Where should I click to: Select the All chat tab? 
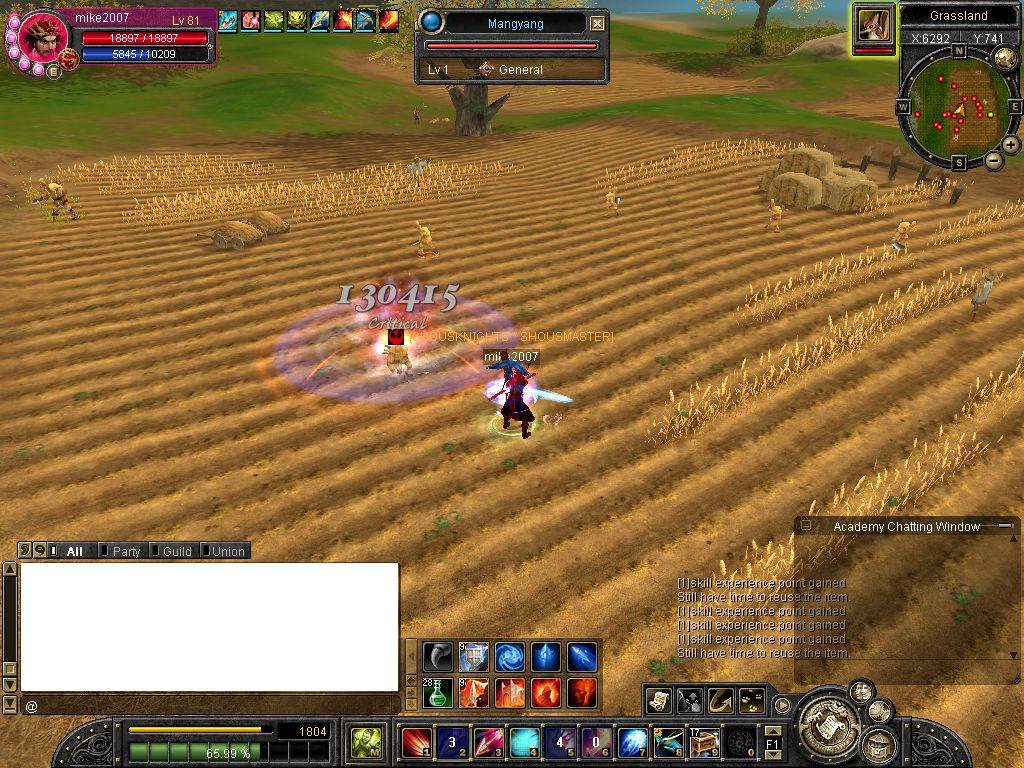74,551
